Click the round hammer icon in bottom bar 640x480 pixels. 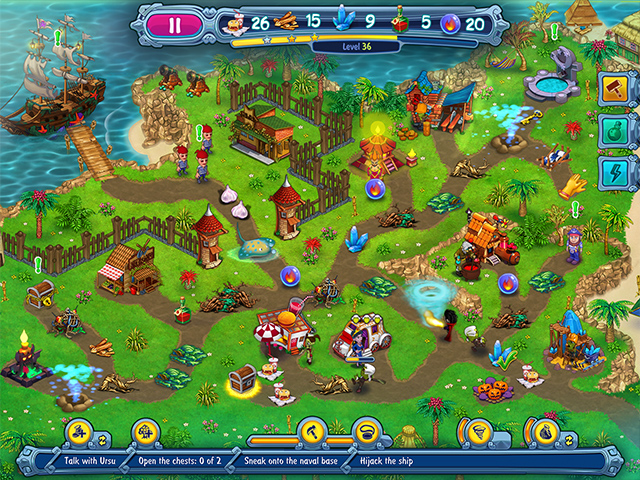(x=312, y=433)
